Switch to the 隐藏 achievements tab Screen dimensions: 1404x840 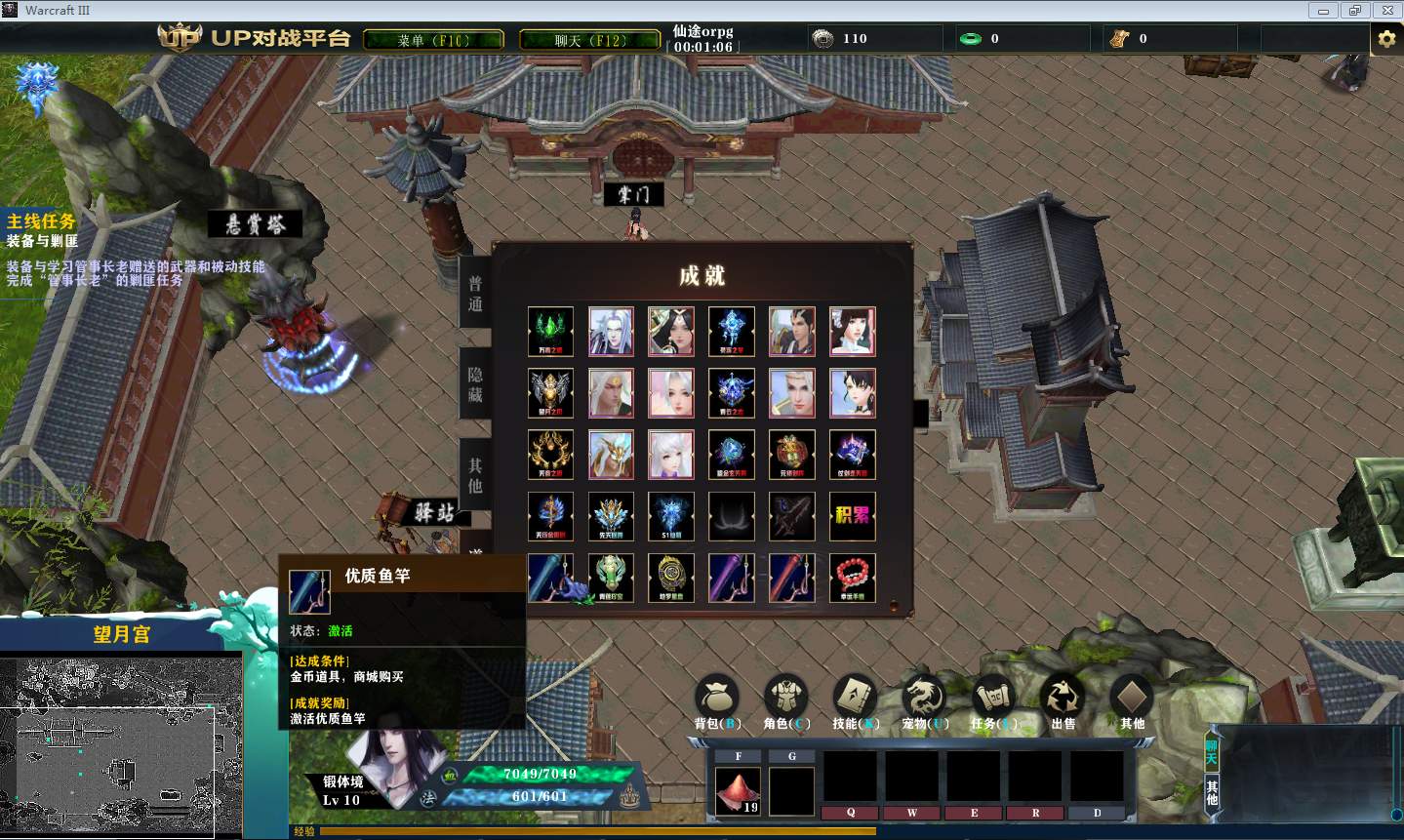pos(475,384)
